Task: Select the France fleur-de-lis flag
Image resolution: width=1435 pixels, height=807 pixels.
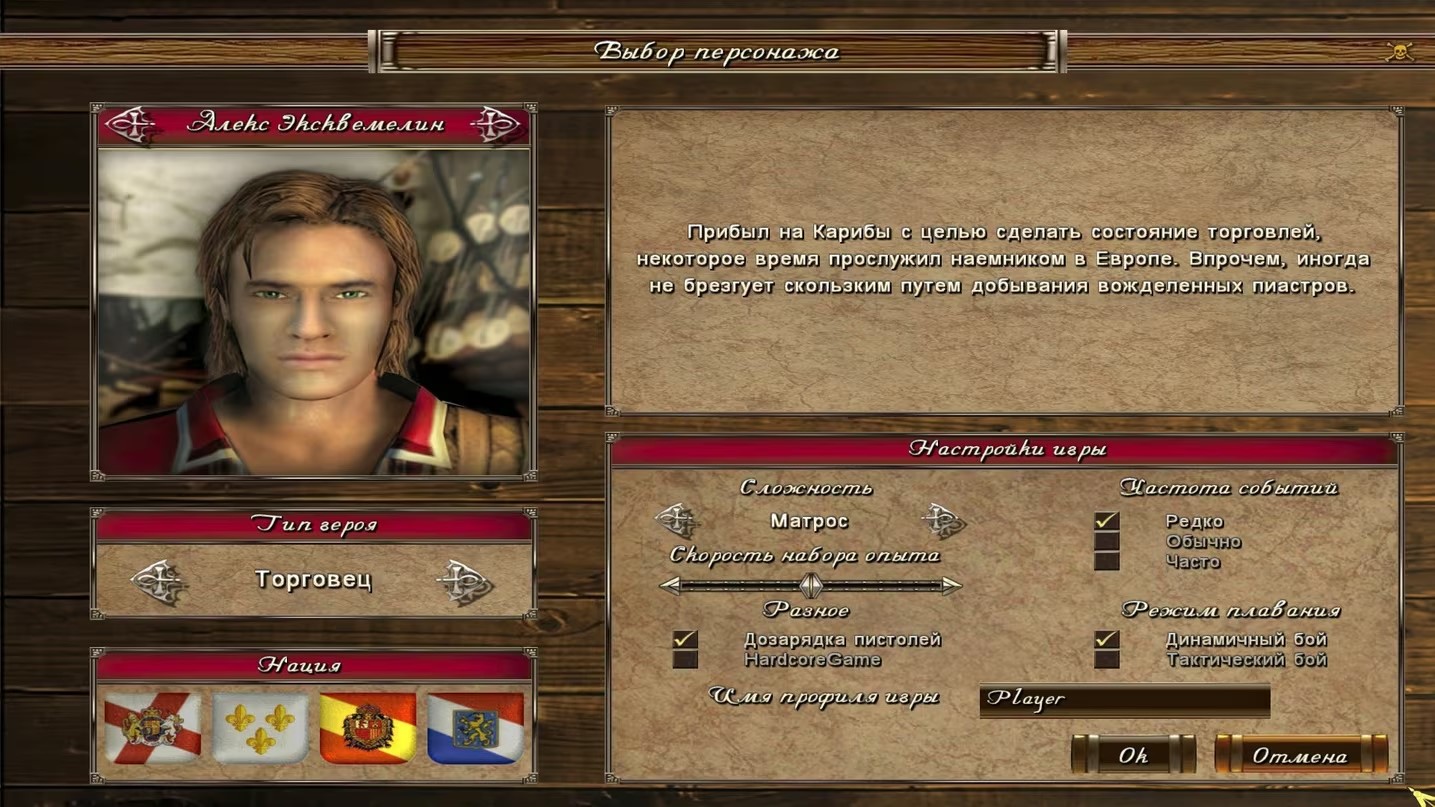Action: pyautogui.click(x=260, y=728)
